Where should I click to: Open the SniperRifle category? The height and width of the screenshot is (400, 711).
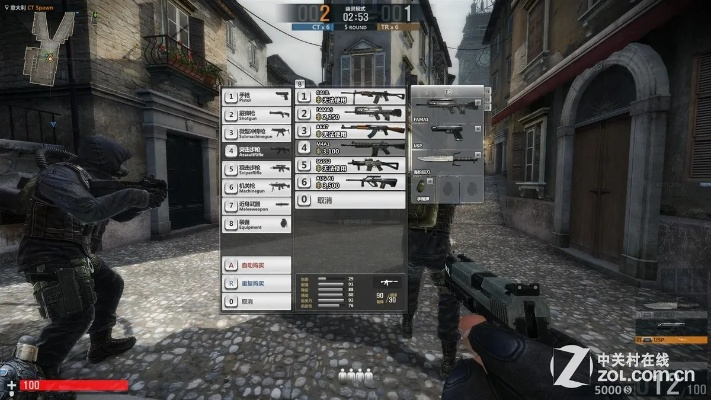click(257, 169)
